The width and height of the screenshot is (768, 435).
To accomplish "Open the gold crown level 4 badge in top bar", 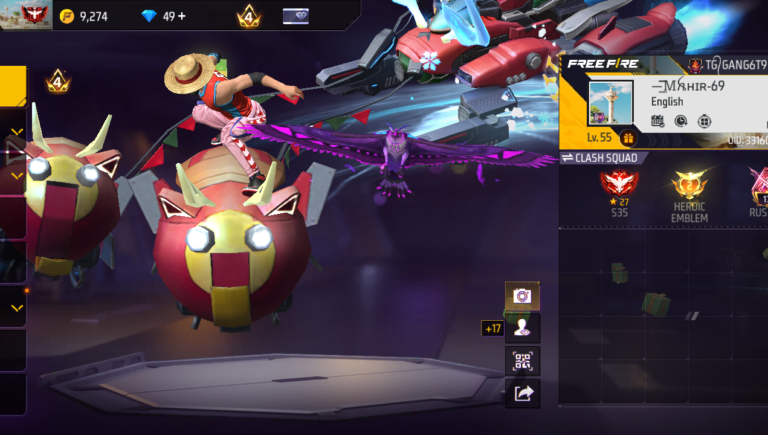I will [x=248, y=16].
